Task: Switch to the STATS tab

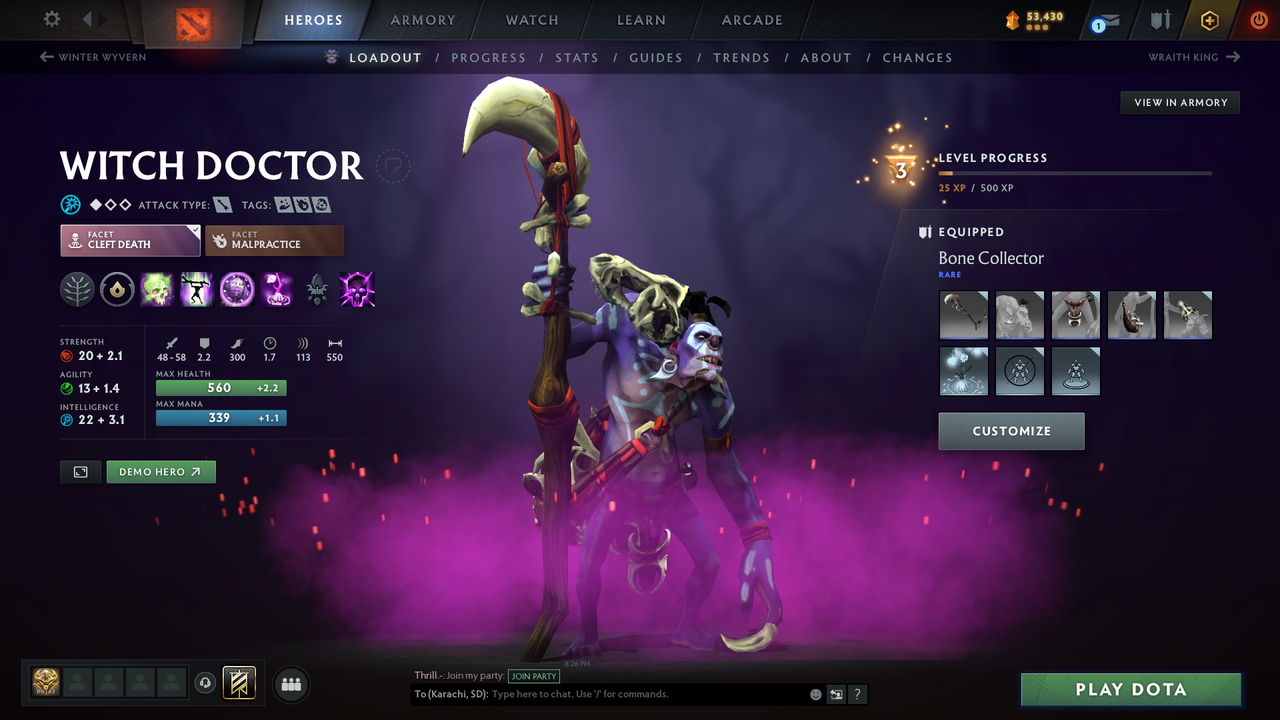Action: tap(577, 57)
